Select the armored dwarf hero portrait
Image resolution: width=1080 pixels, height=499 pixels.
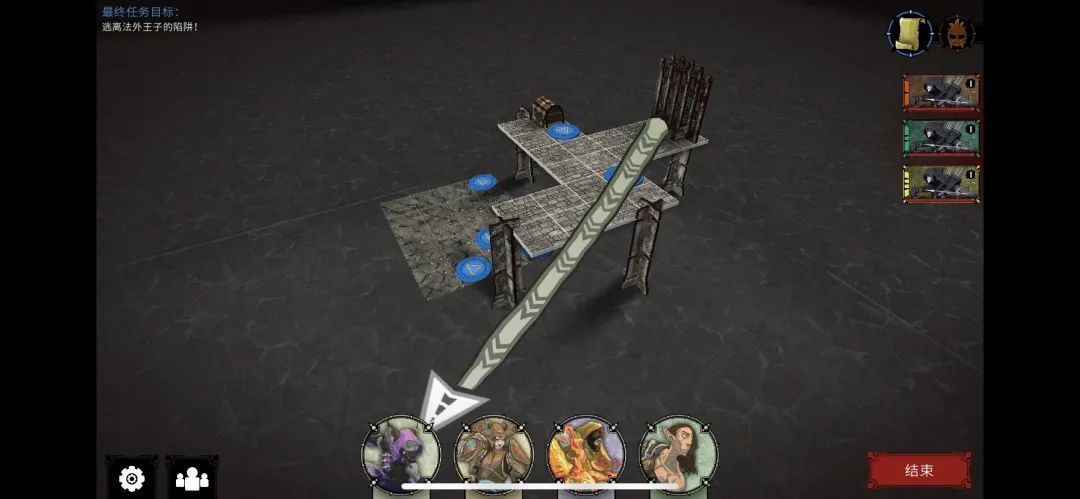(493, 455)
